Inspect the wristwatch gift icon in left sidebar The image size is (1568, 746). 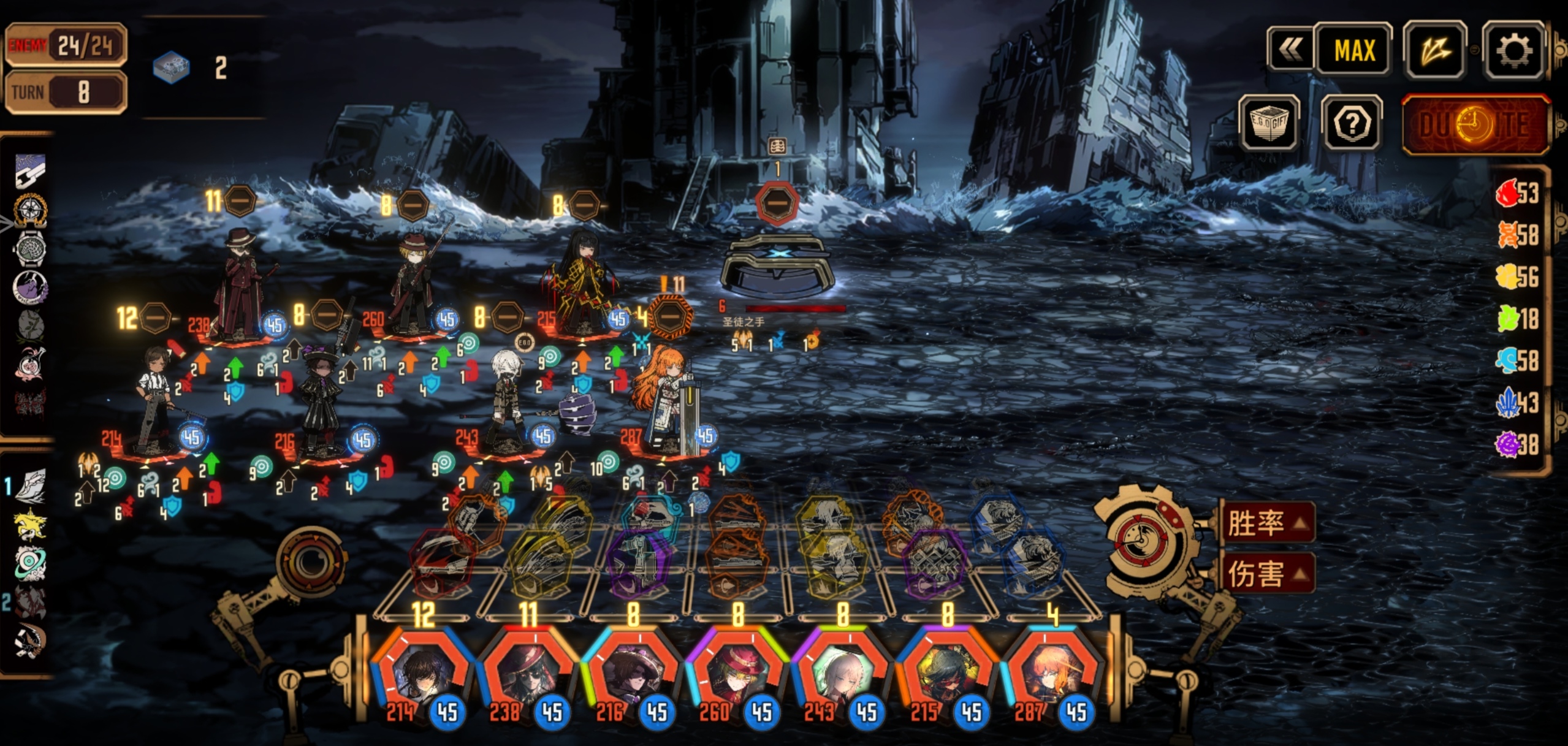(x=30, y=248)
